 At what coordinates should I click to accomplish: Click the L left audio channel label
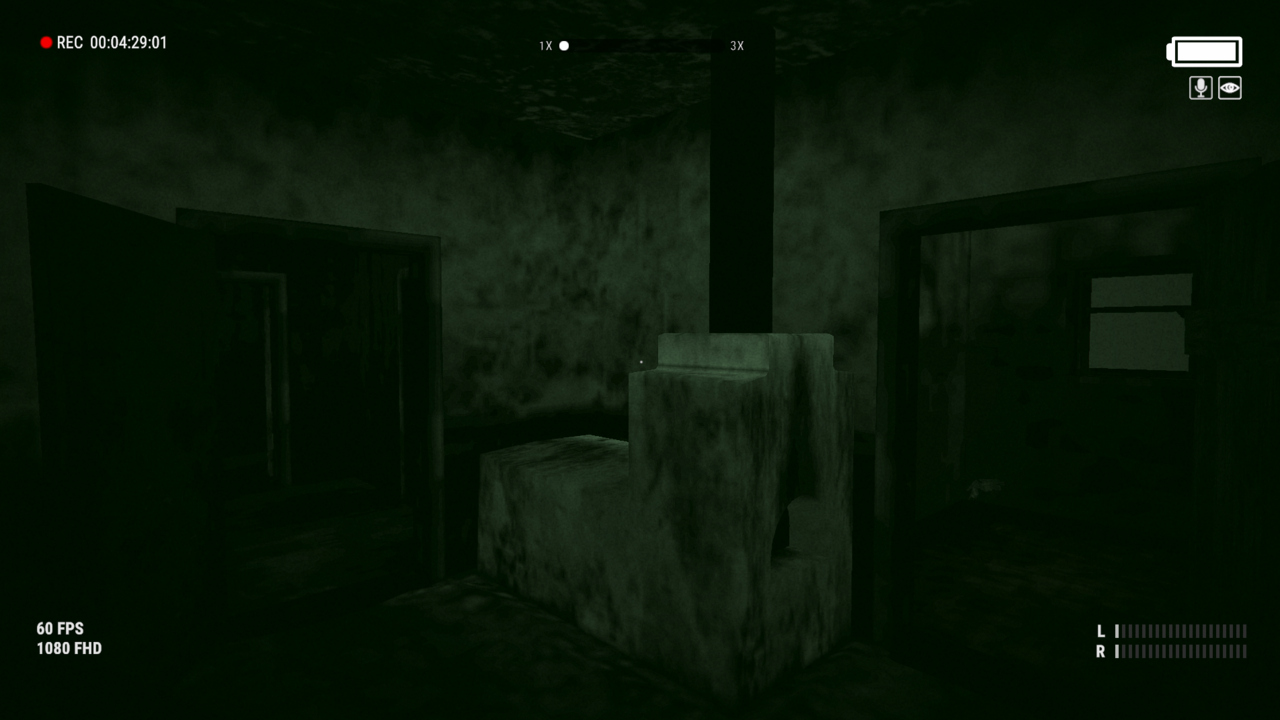(x=1100, y=632)
